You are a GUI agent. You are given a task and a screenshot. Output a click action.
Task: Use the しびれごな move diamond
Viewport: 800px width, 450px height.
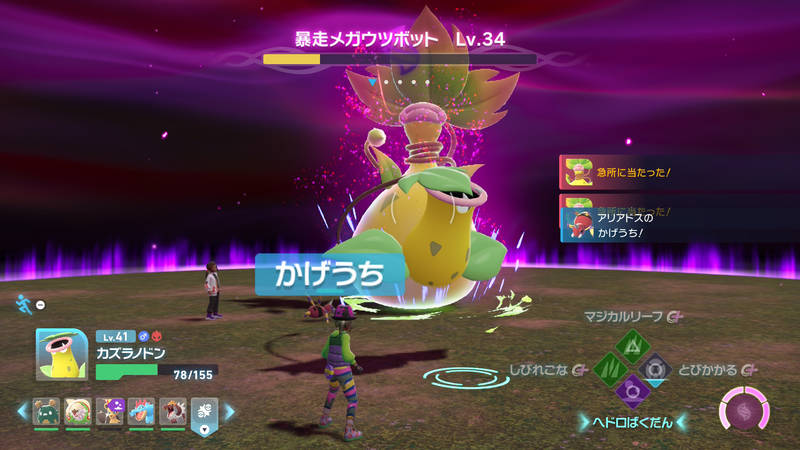[609, 370]
